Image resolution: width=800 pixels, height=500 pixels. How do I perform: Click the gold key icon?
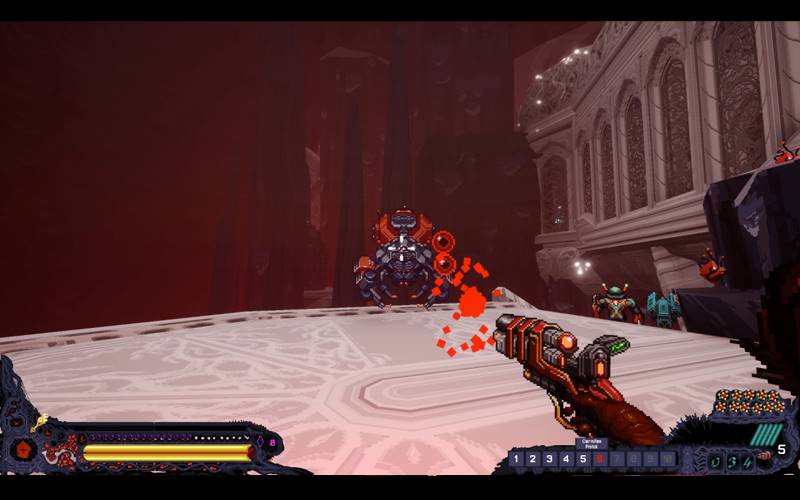tap(39, 424)
